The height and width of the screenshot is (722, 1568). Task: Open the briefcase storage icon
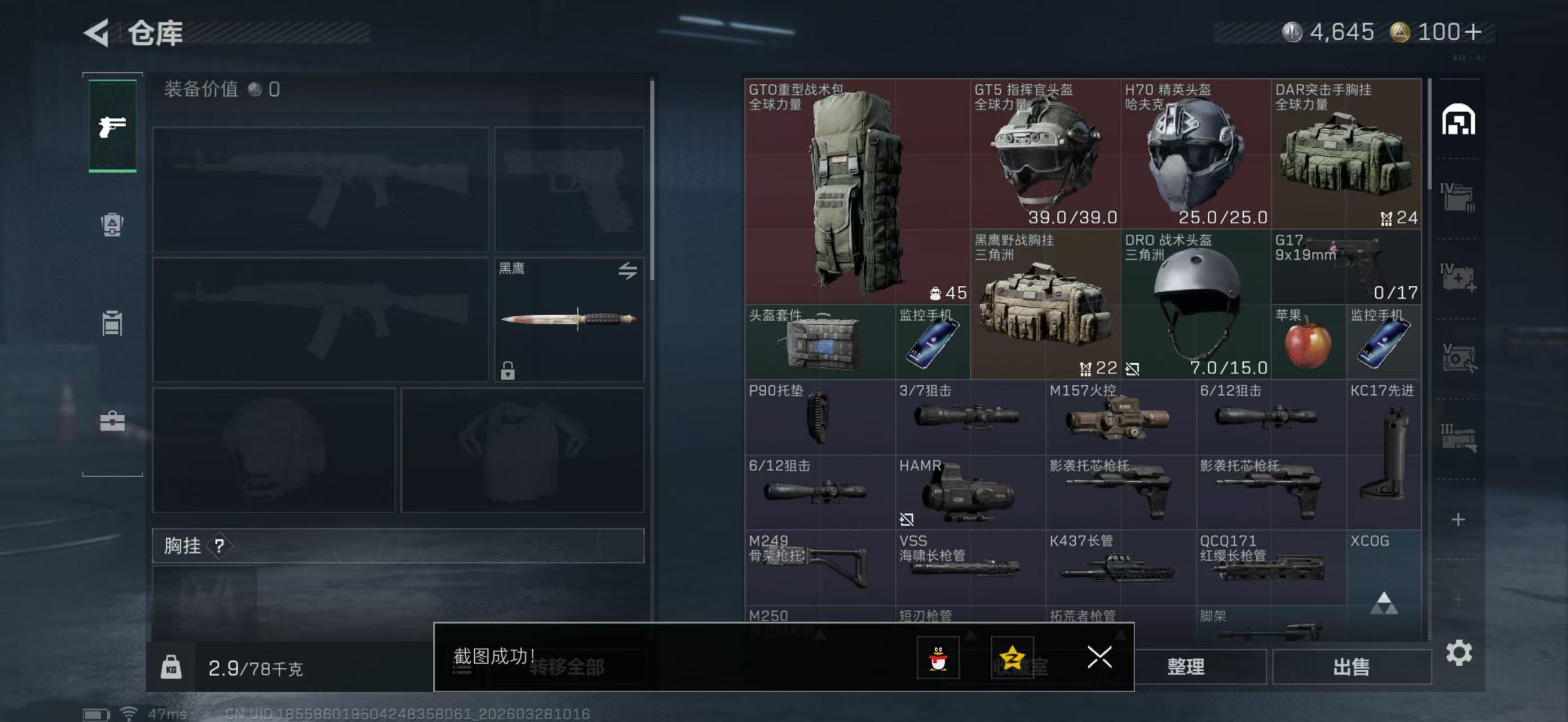point(112,422)
